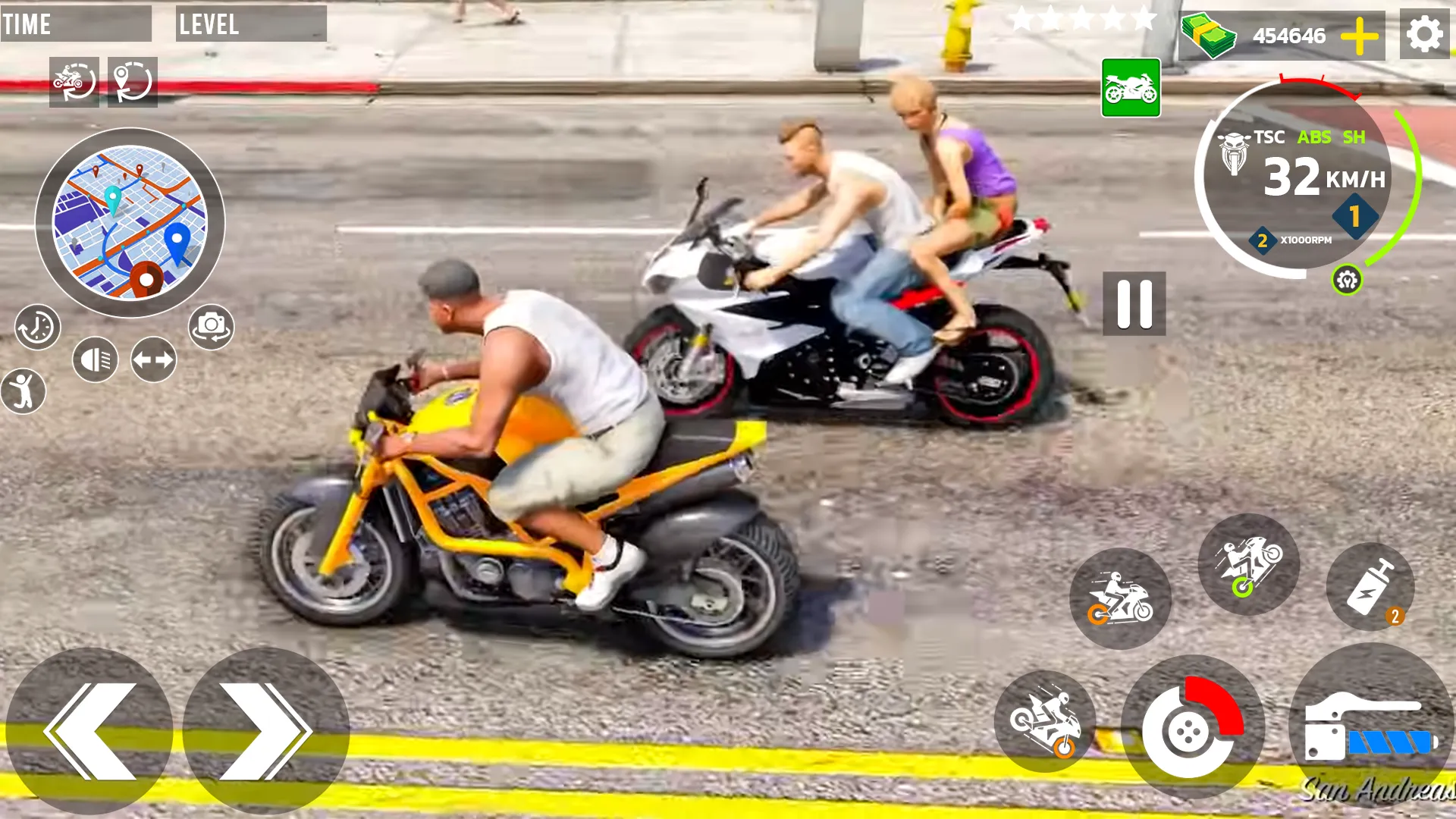Open the camera view switcher
1456x819 pixels.
[211, 326]
